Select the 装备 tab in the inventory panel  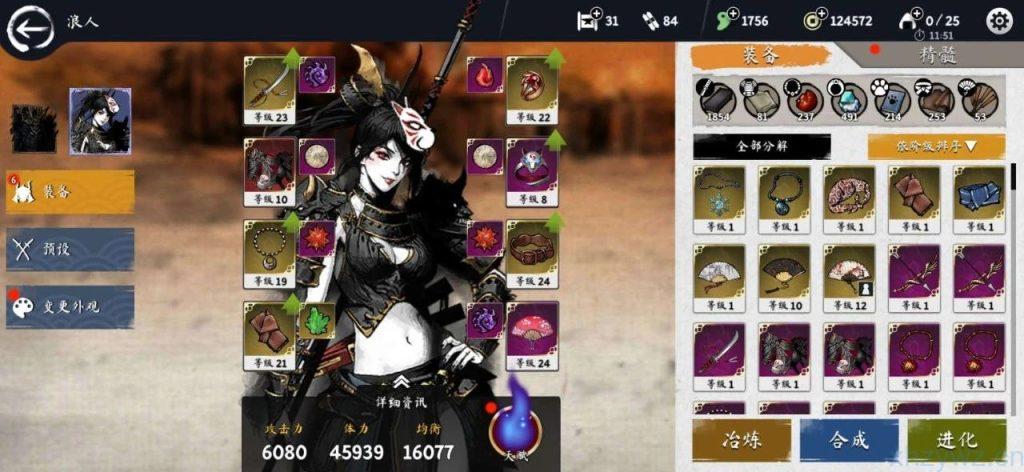click(761, 56)
